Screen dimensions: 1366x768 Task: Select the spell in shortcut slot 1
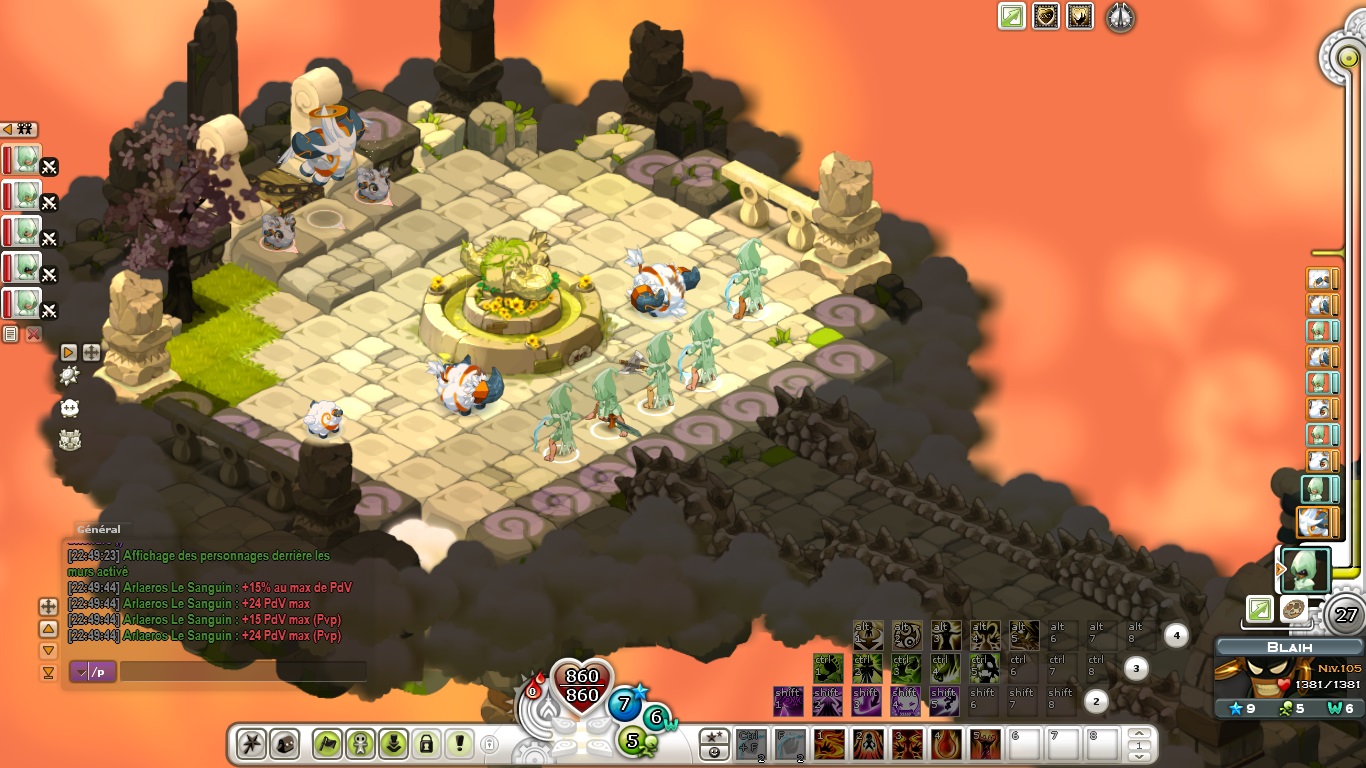point(829,744)
